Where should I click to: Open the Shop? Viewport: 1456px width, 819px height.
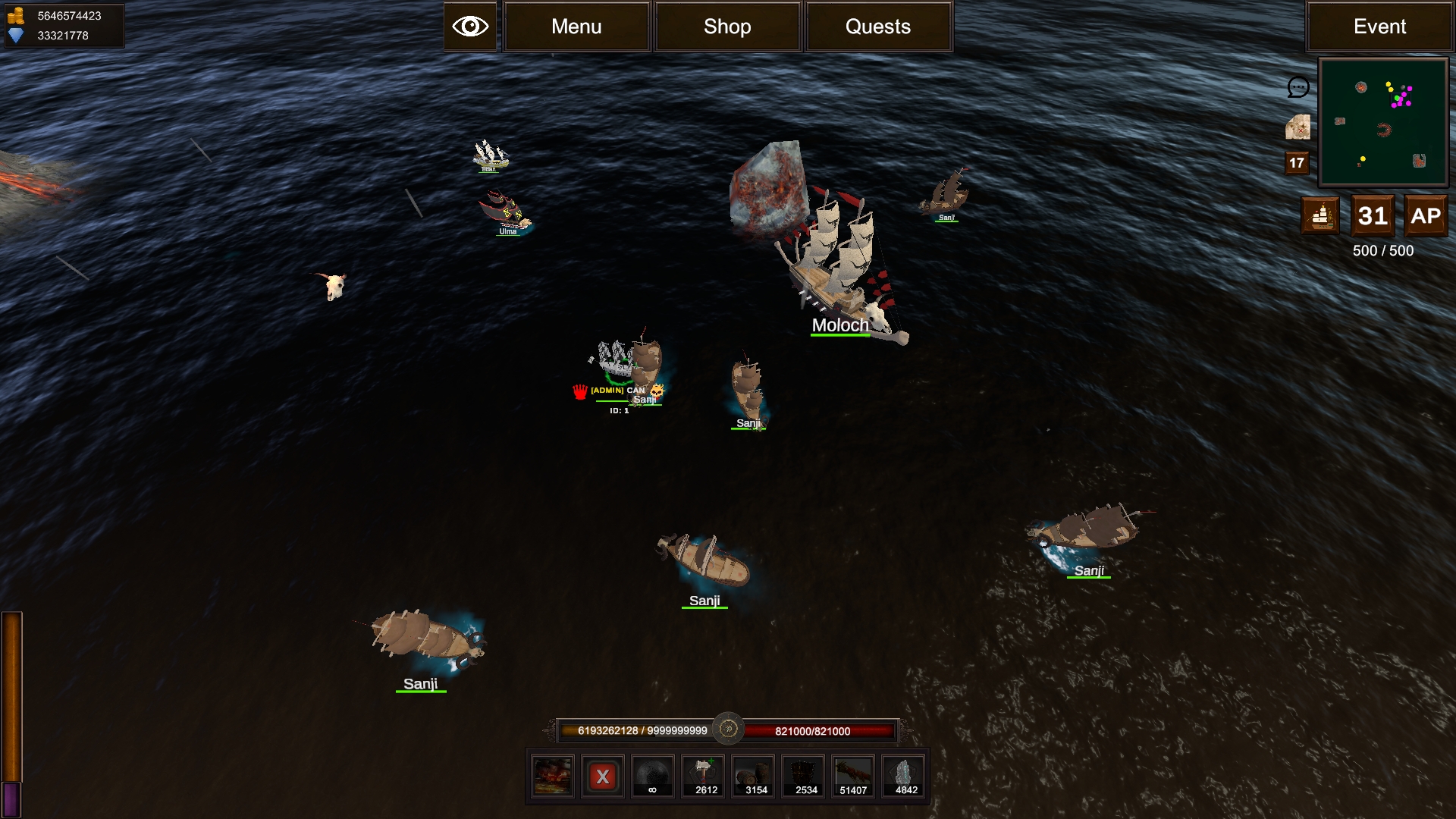point(727,27)
